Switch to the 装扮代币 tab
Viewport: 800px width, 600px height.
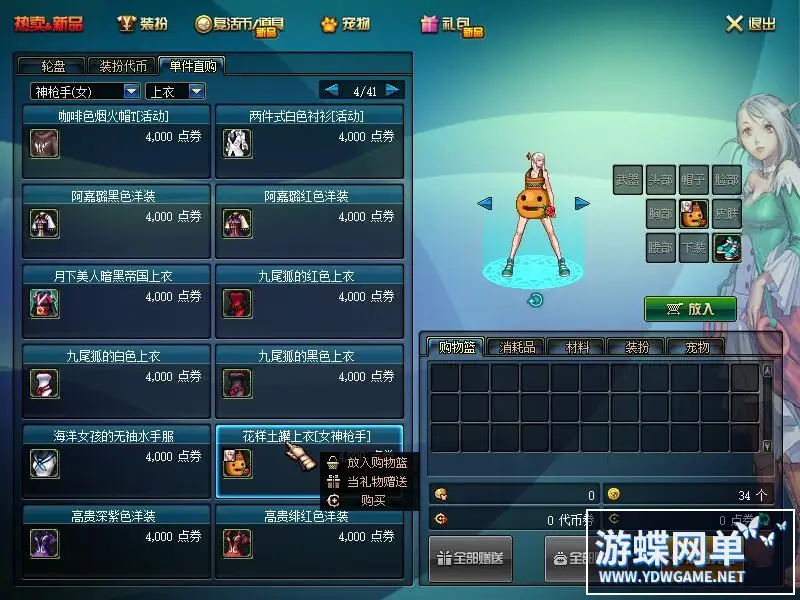click(123, 66)
